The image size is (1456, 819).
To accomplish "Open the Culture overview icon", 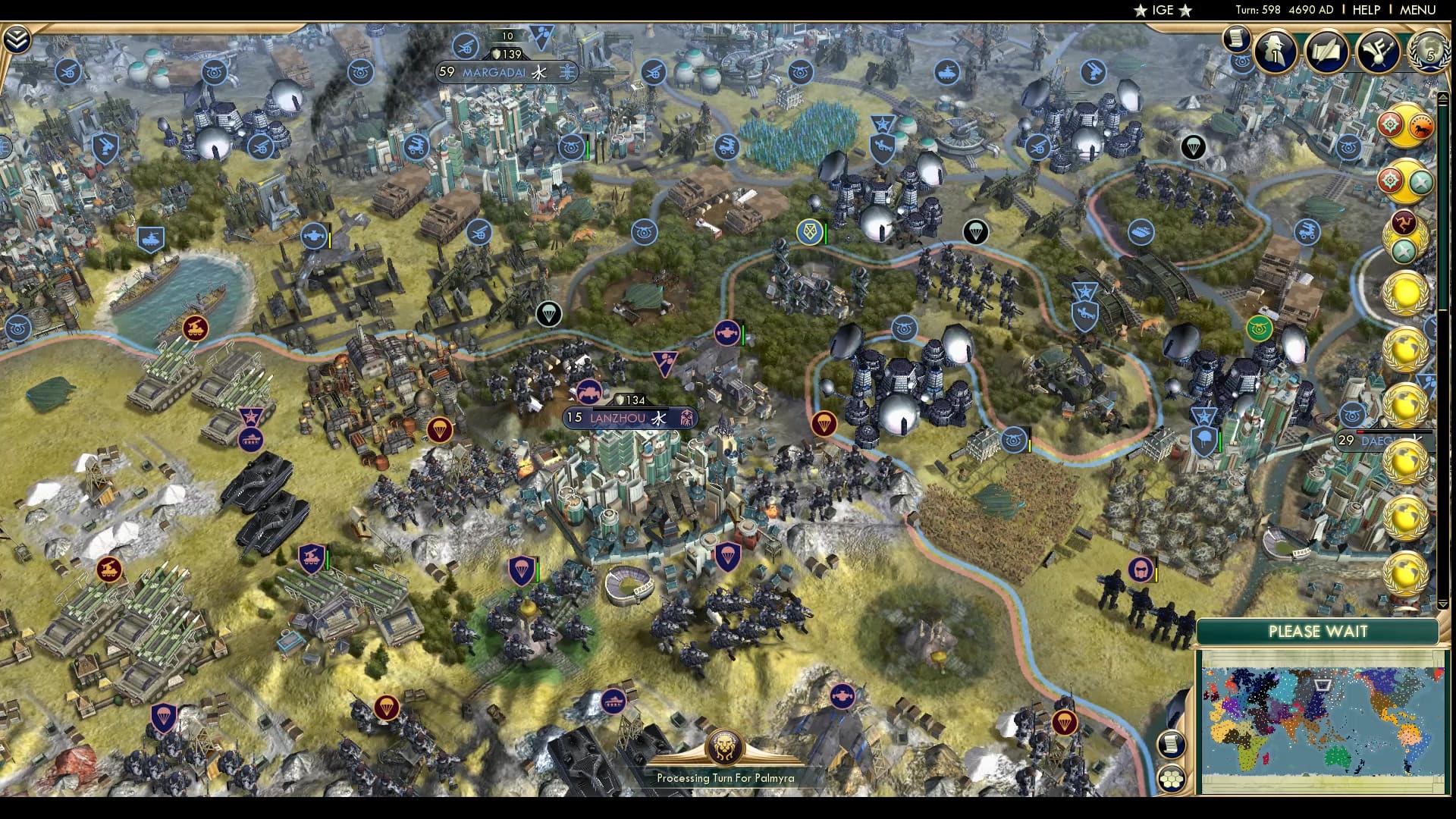I will (x=1378, y=52).
